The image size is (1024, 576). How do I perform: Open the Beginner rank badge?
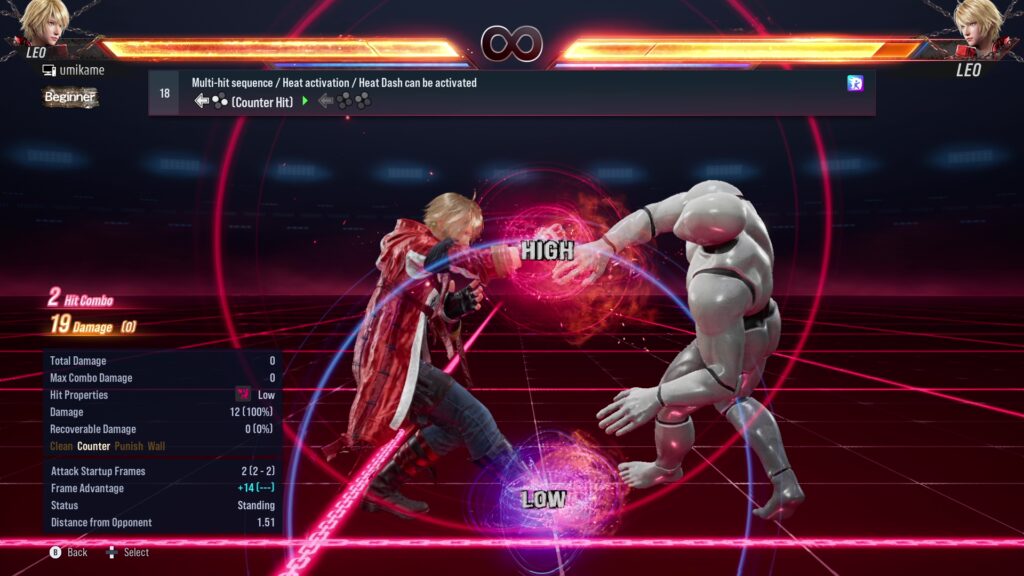(x=70, y=97)
